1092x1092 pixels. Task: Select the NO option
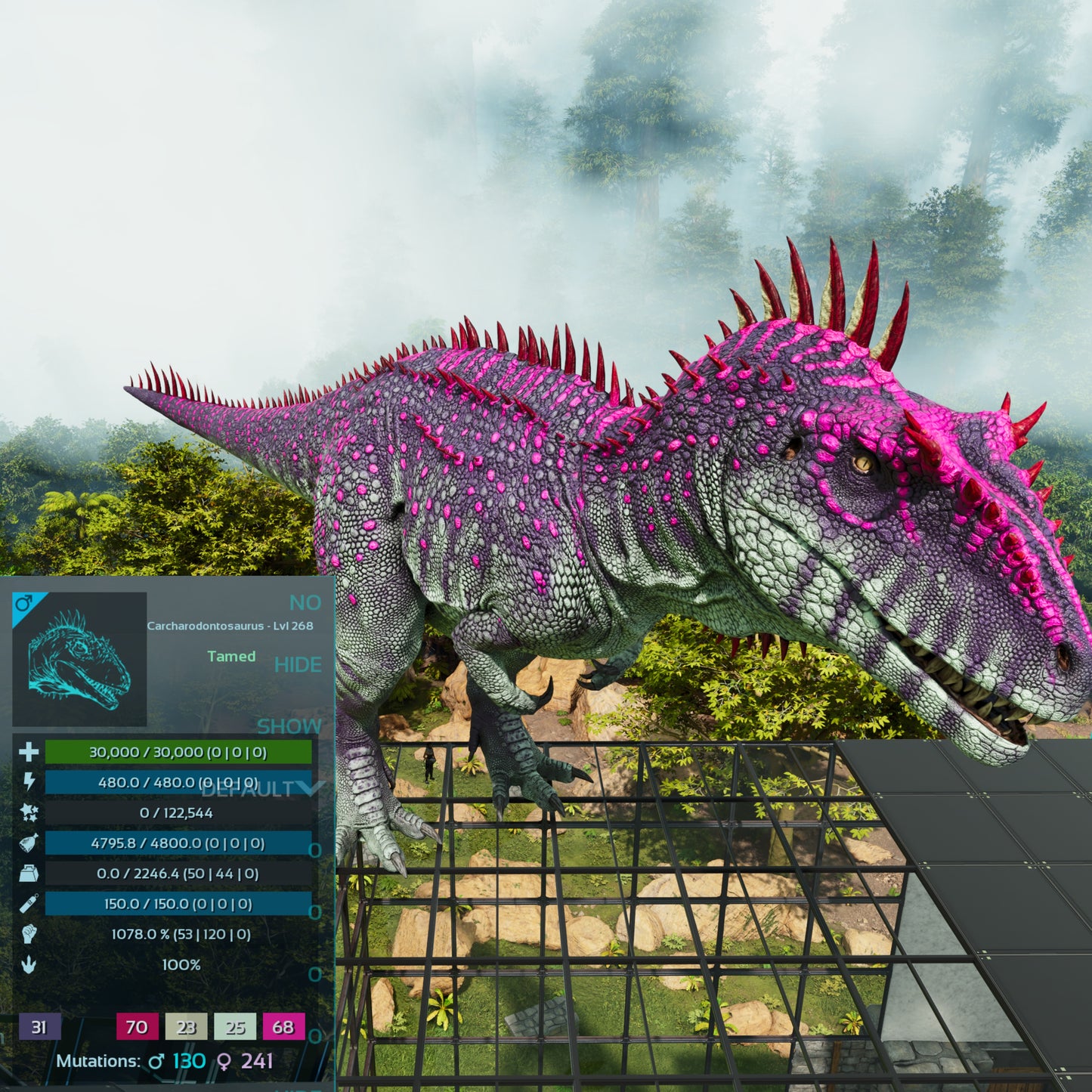[305, 603]
